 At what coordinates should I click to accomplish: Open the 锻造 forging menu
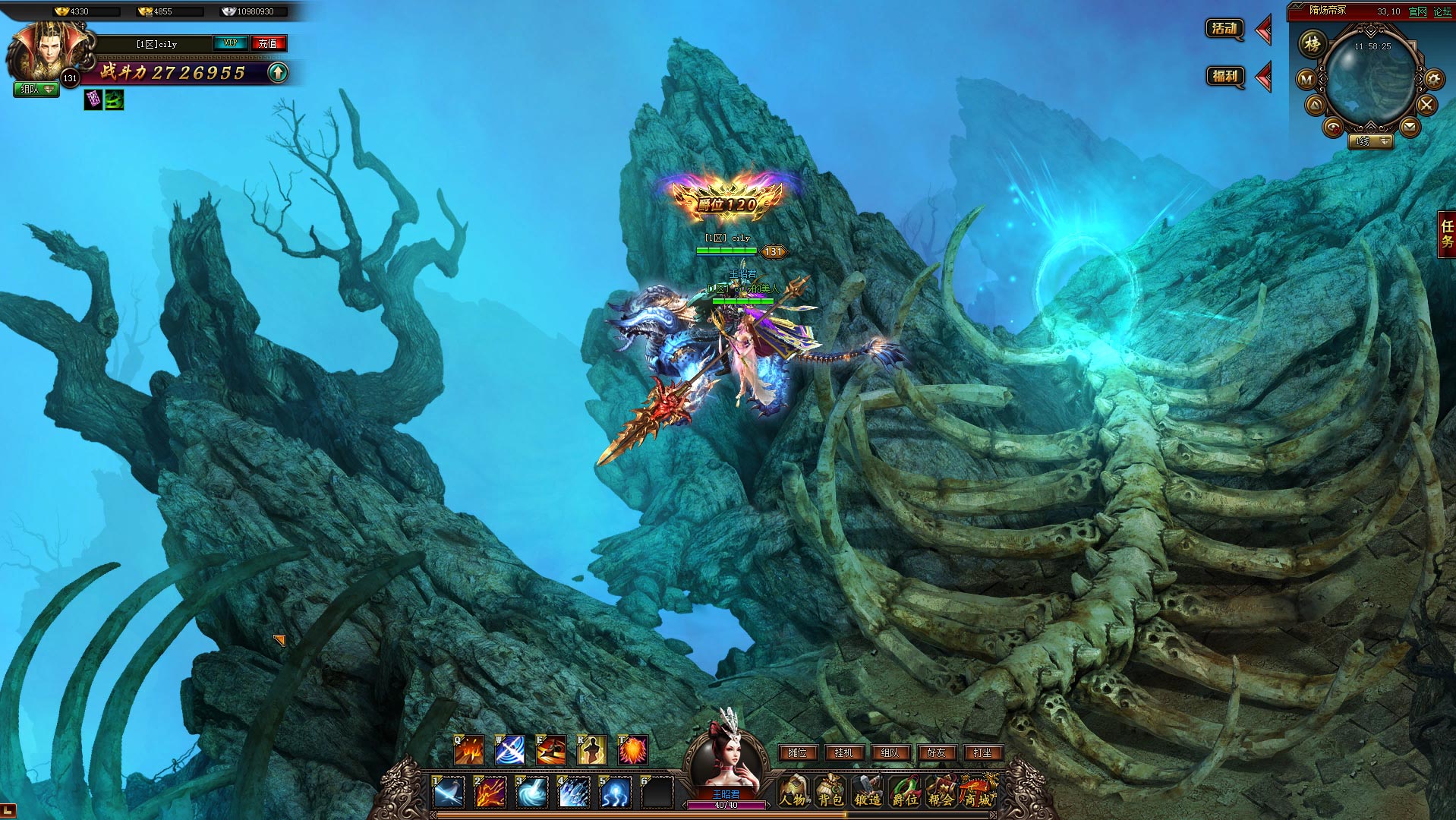pos(867,792)
